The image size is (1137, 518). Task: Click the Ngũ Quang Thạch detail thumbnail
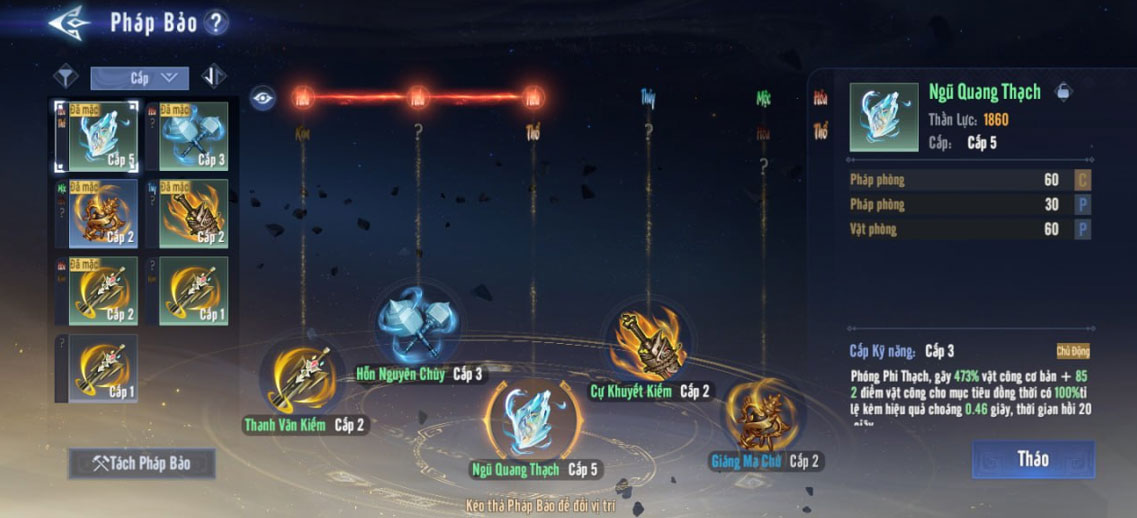[884, 117]
